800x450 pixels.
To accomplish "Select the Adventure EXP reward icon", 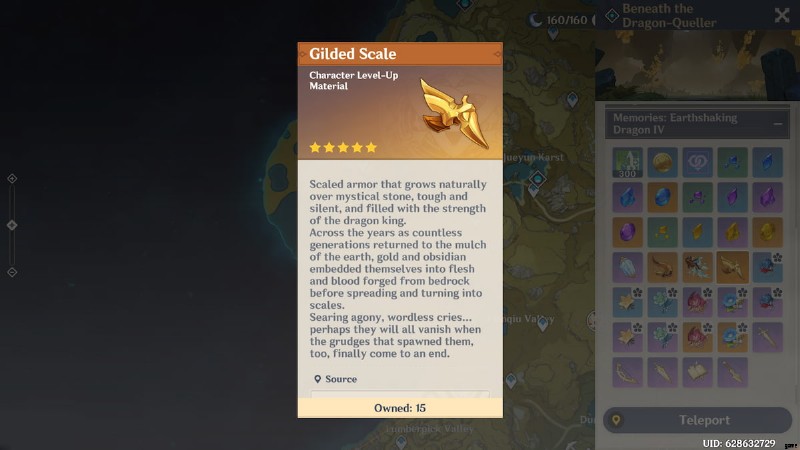I will point(628,162).
